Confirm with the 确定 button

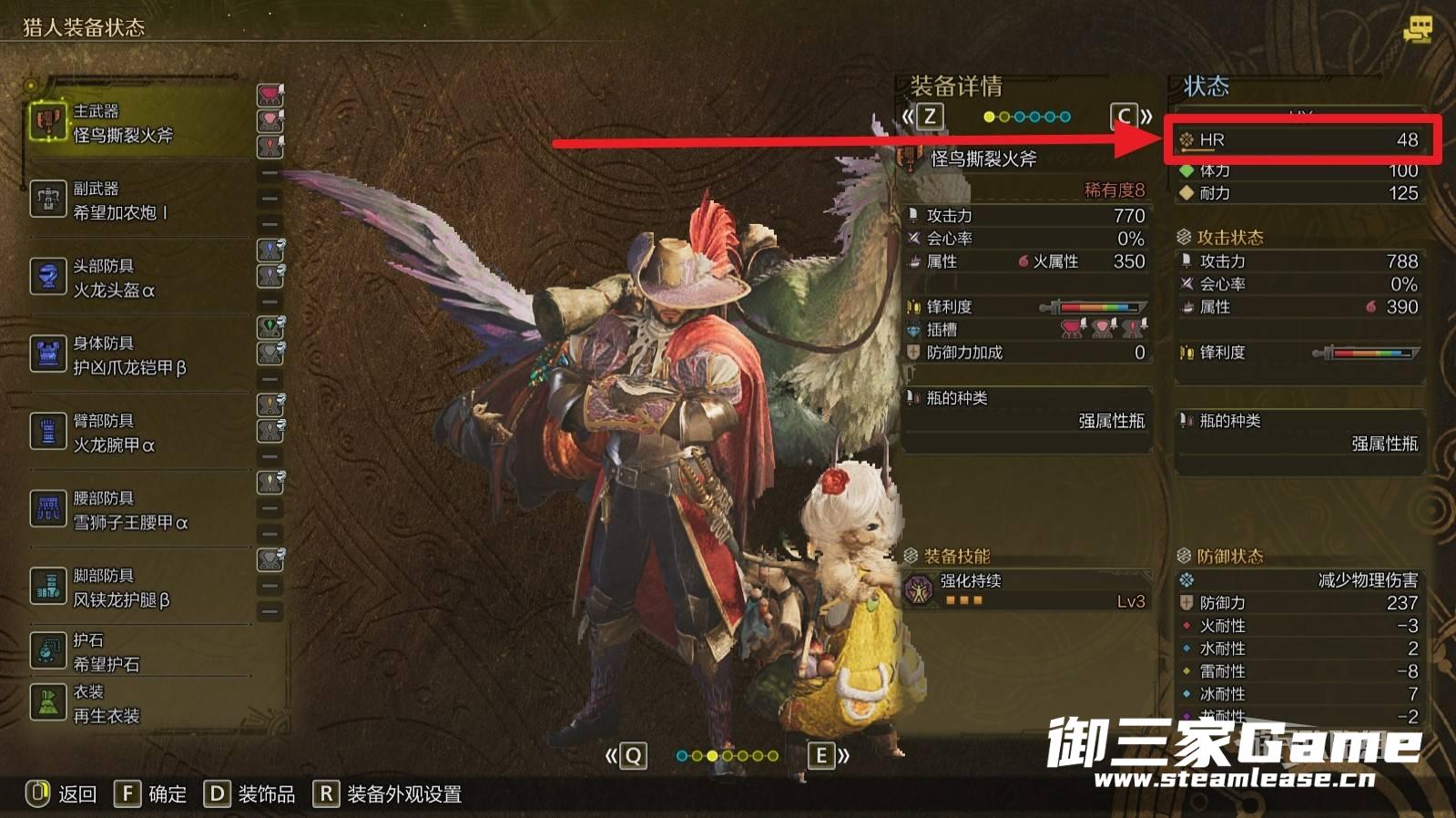click(x=151, y=794)
